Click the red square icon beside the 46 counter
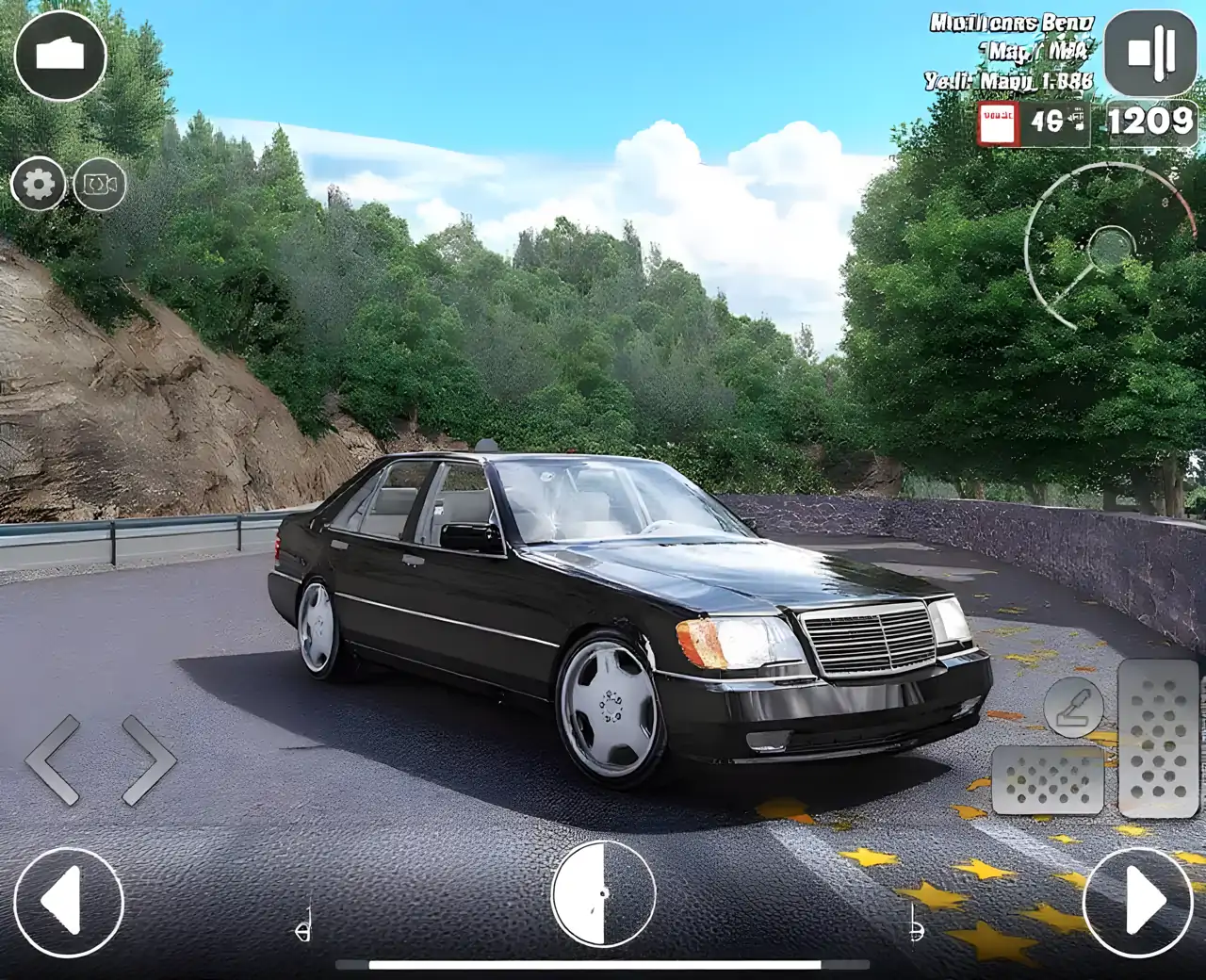 (x=998, y=124)
